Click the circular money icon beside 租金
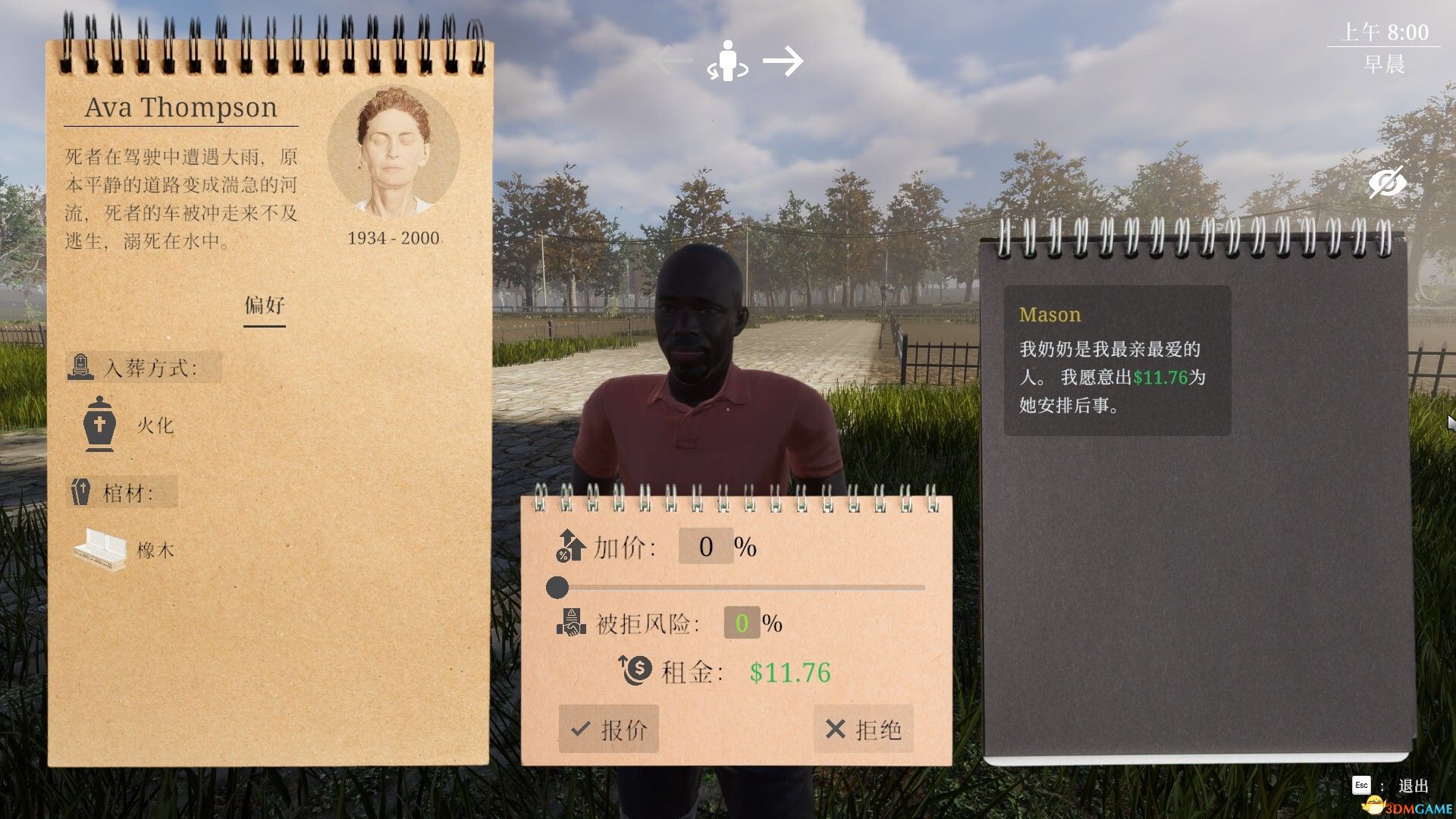The image size is (1456, 819). (634, 671)
